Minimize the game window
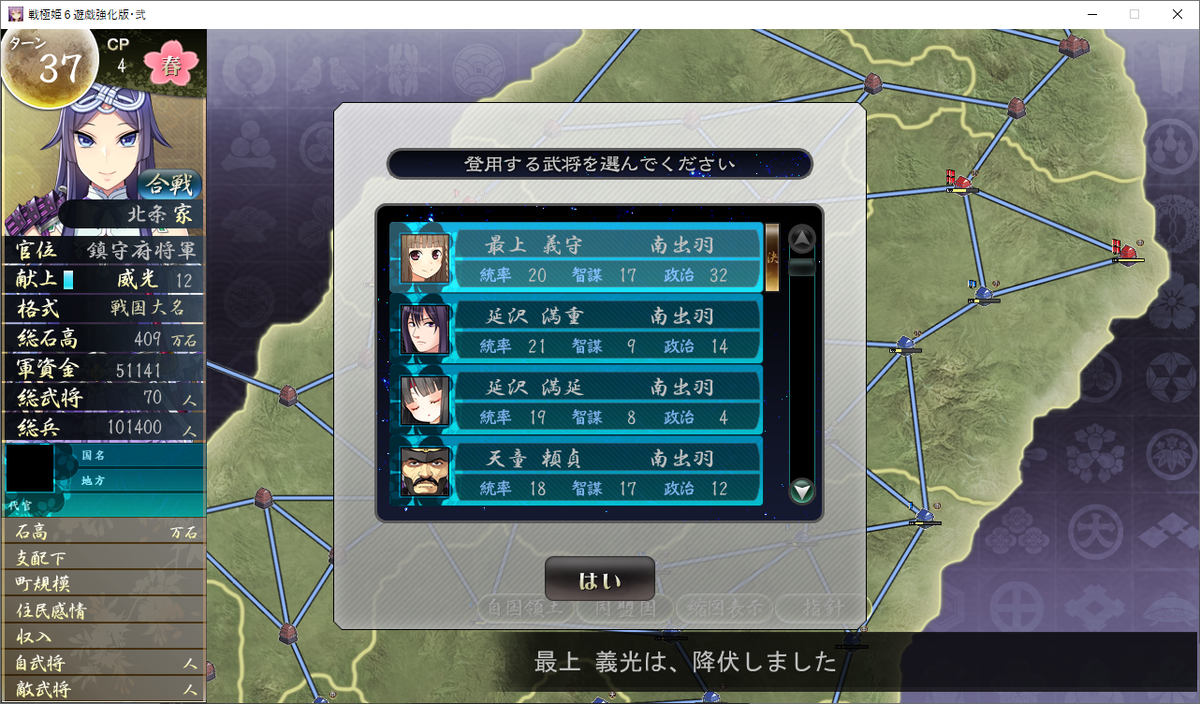Viewport: 1200px width, 704px height. [1088, 14]
